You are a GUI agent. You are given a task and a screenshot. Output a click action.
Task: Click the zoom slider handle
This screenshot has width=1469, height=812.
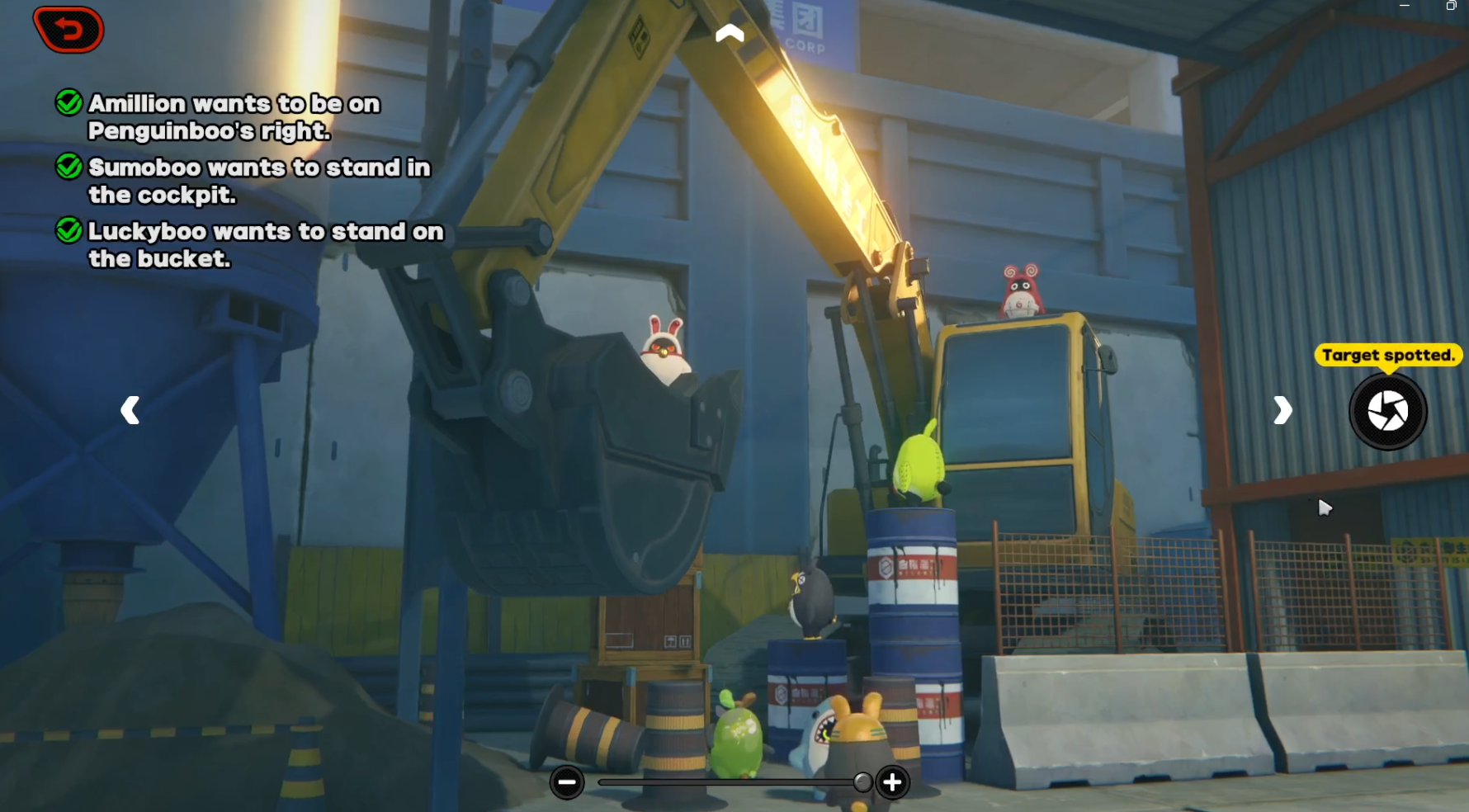(862, 782)
